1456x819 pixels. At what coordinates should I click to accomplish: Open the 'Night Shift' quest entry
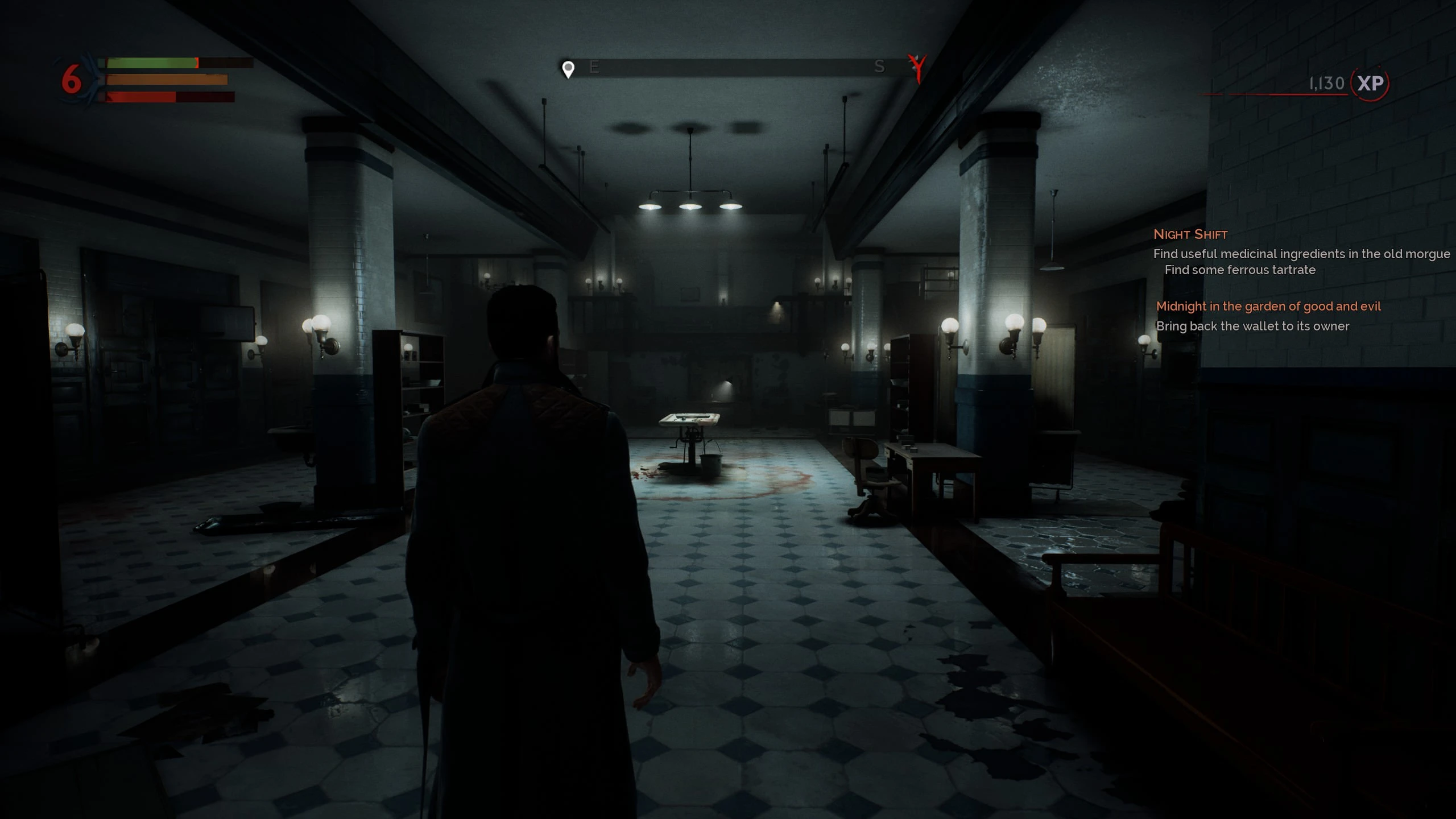[1190, 234]
